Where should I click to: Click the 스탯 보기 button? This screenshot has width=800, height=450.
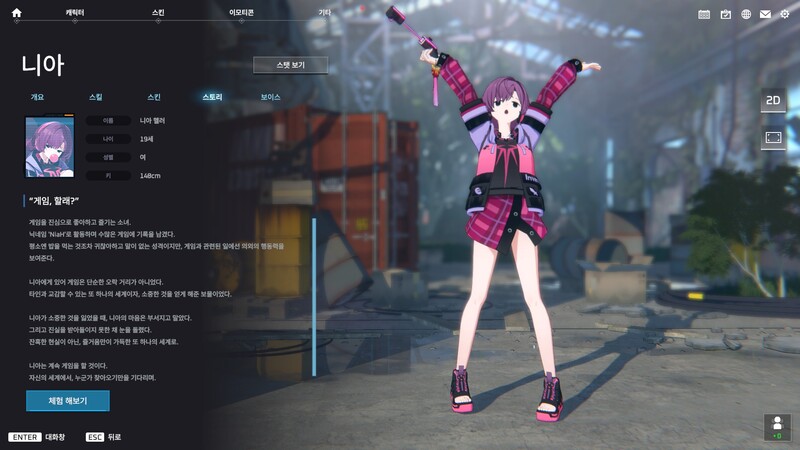pos(289,65)
